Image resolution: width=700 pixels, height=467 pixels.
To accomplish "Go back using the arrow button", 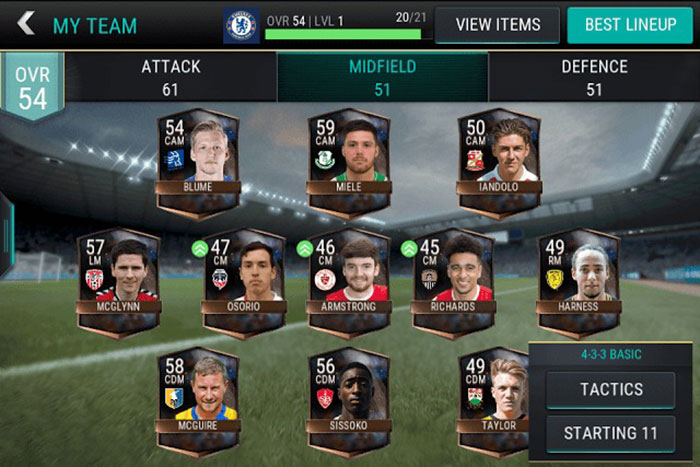I will click(26, 23).
